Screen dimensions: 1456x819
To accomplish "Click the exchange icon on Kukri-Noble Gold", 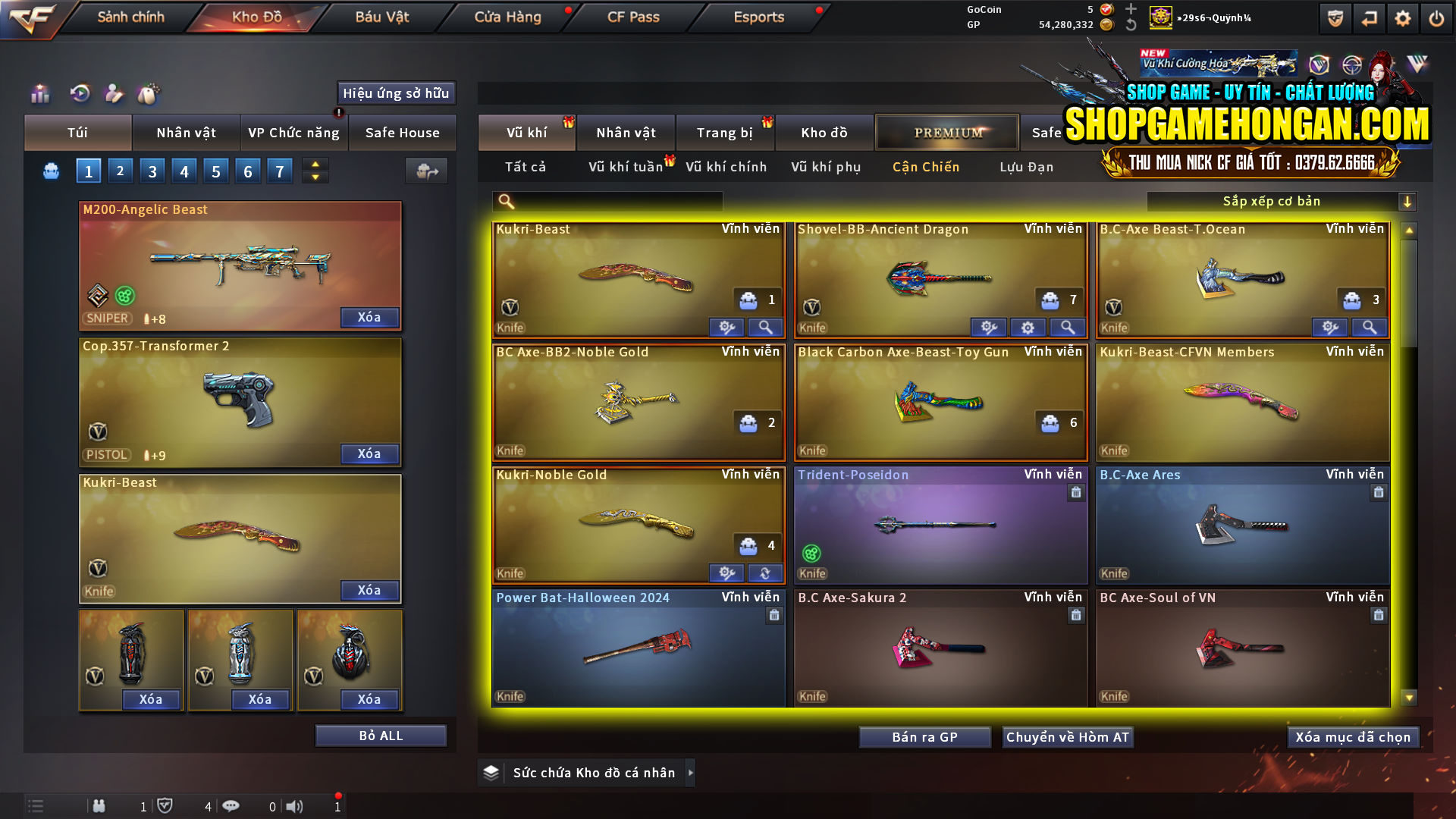I will (765, 573).
